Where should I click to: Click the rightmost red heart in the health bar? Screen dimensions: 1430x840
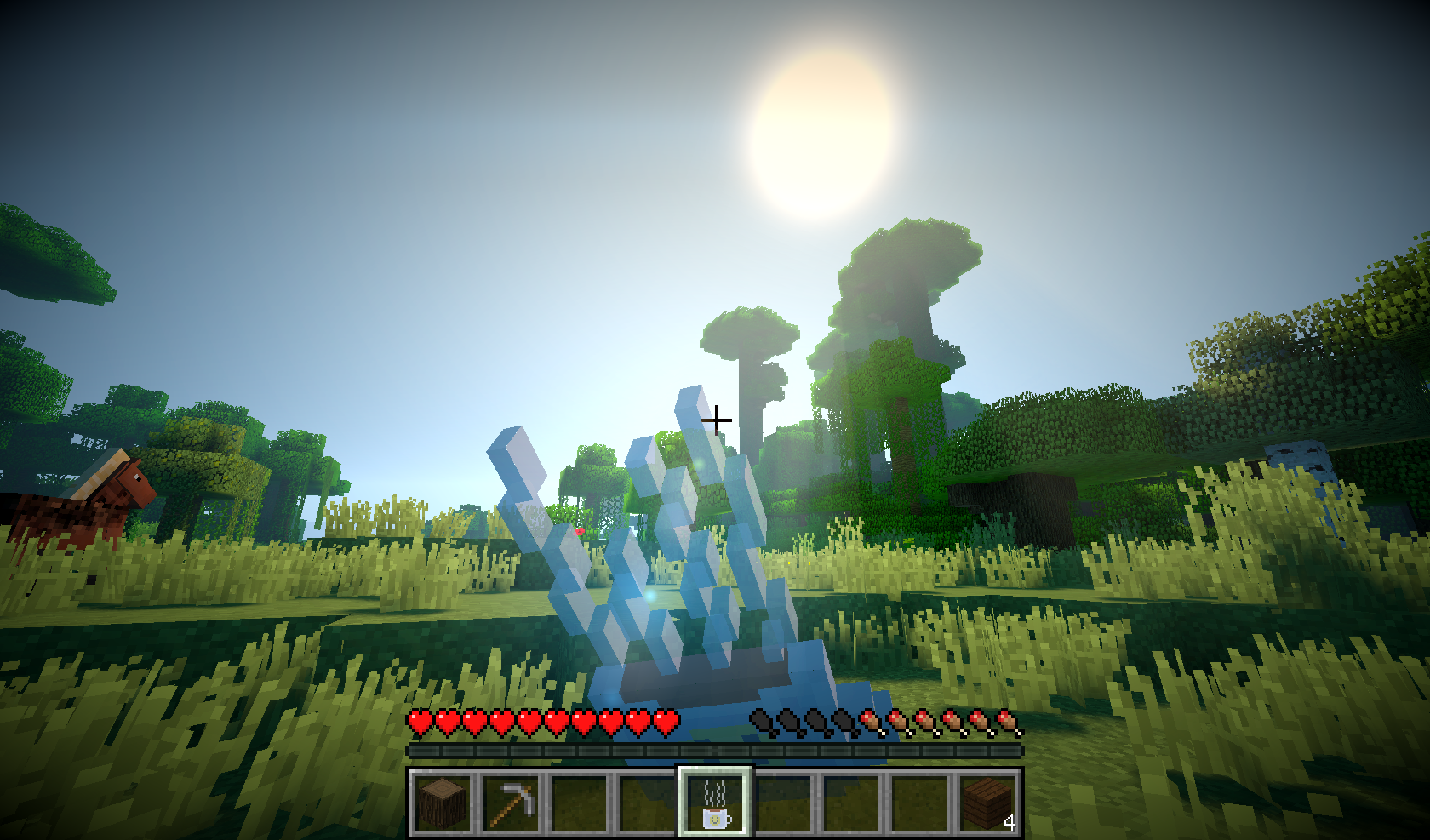click(x=668, y=722)
